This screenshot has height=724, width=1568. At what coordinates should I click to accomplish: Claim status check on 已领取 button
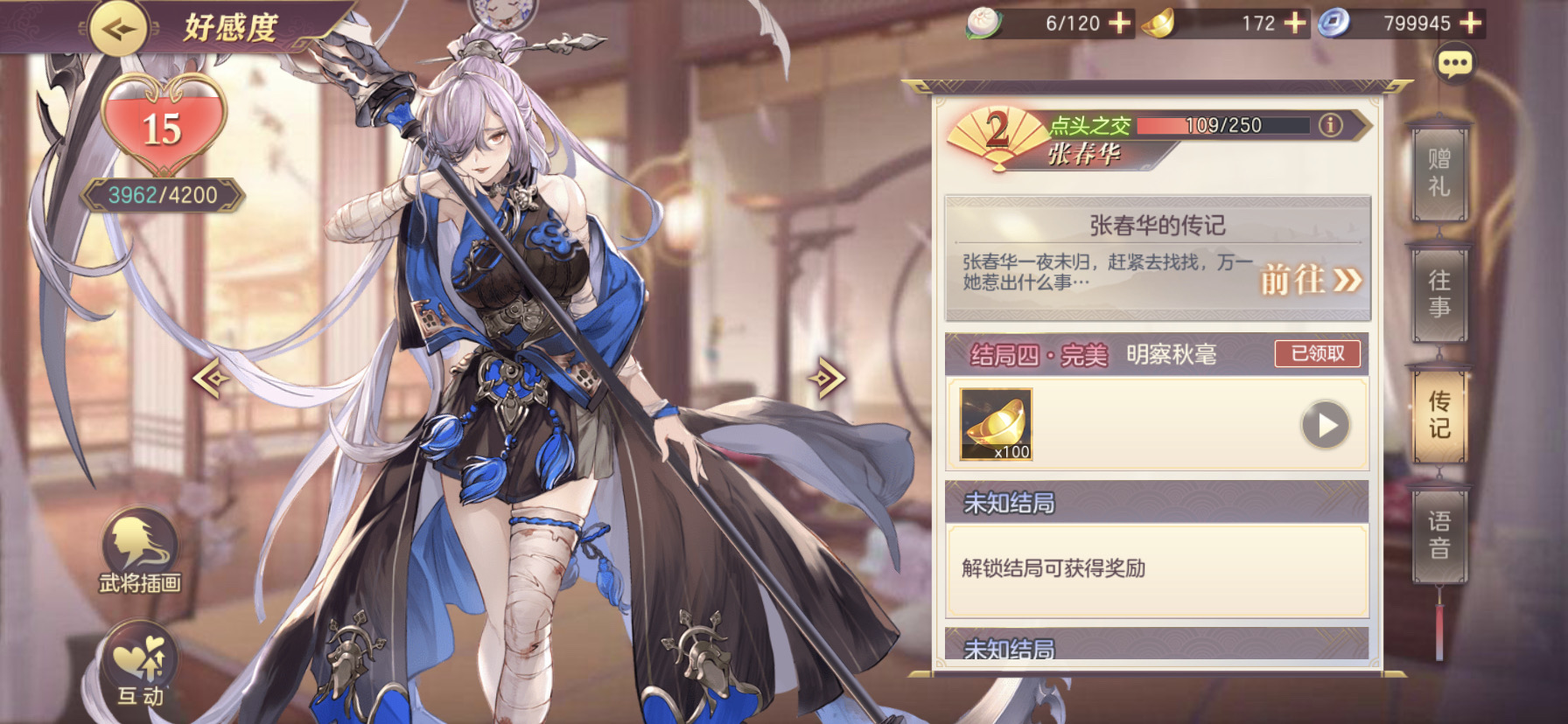[x=1316, y=353]
